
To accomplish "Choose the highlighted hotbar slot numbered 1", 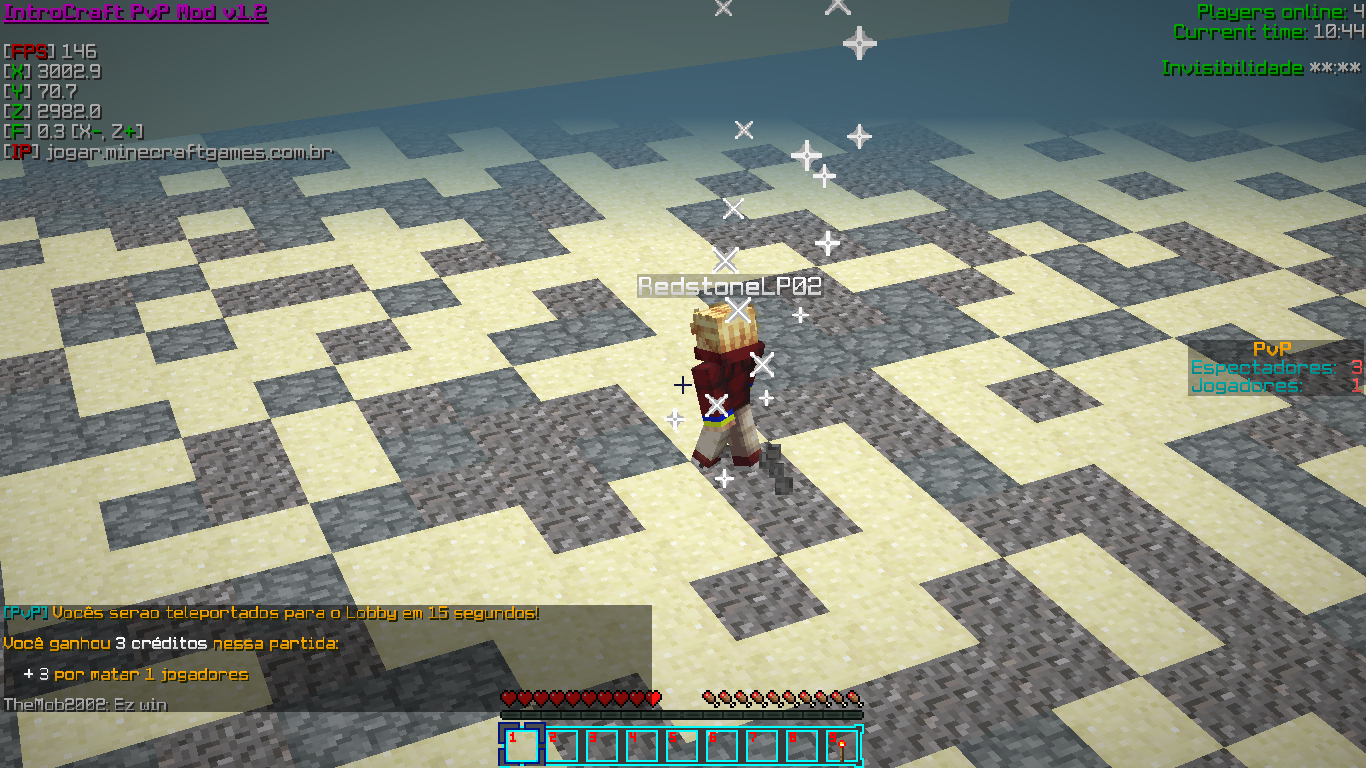I will pos(522,746).
